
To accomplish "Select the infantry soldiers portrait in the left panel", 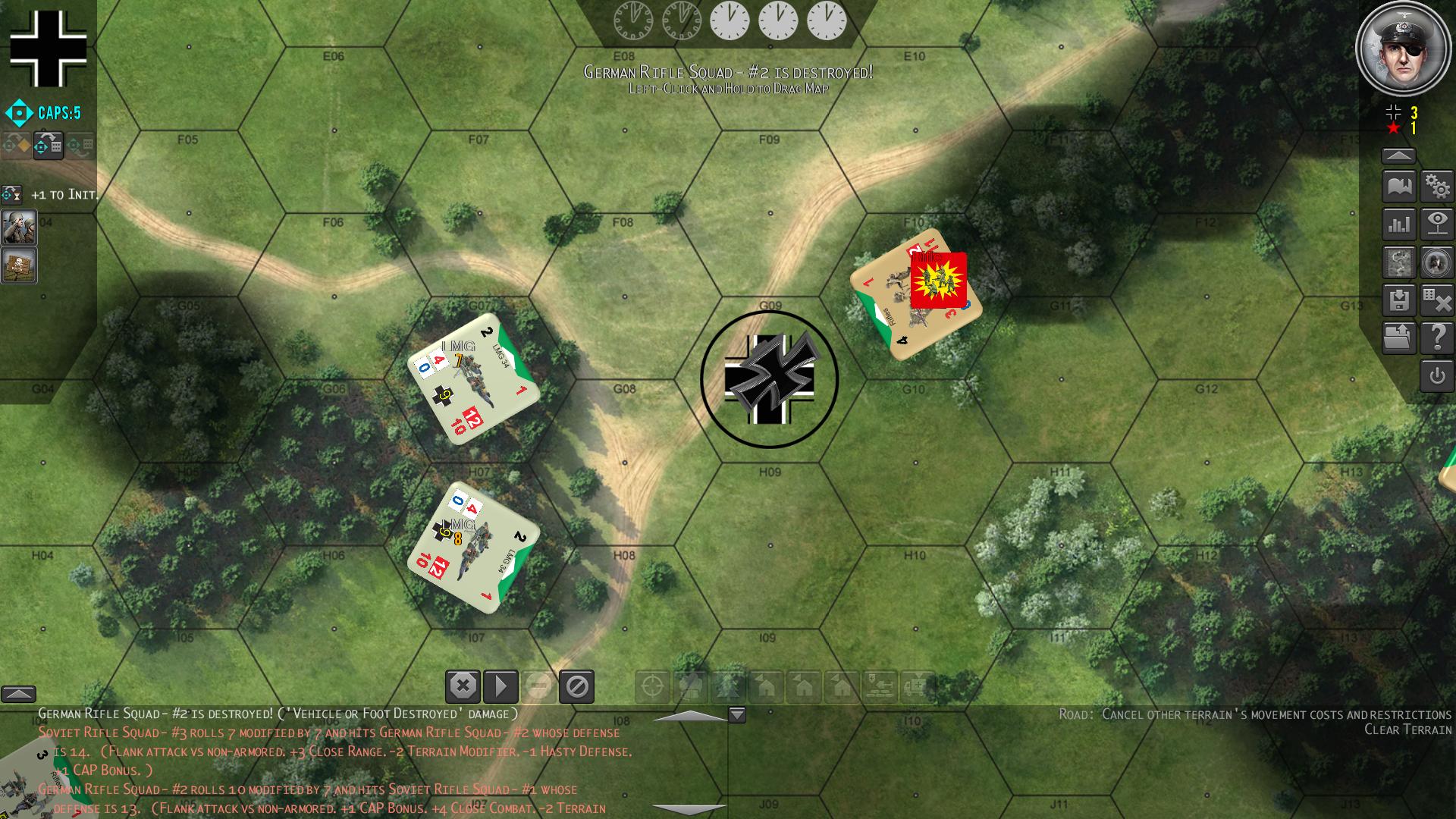I will click(x=19, y=227).
